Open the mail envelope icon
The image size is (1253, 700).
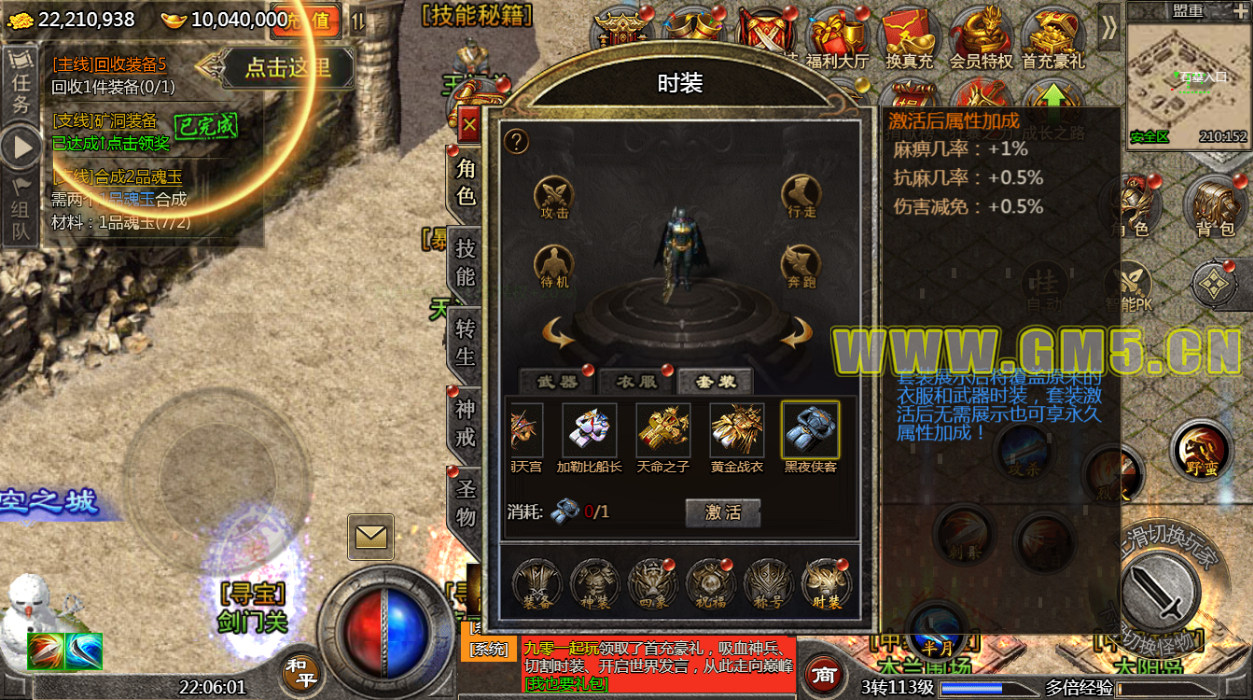(370, 537)
